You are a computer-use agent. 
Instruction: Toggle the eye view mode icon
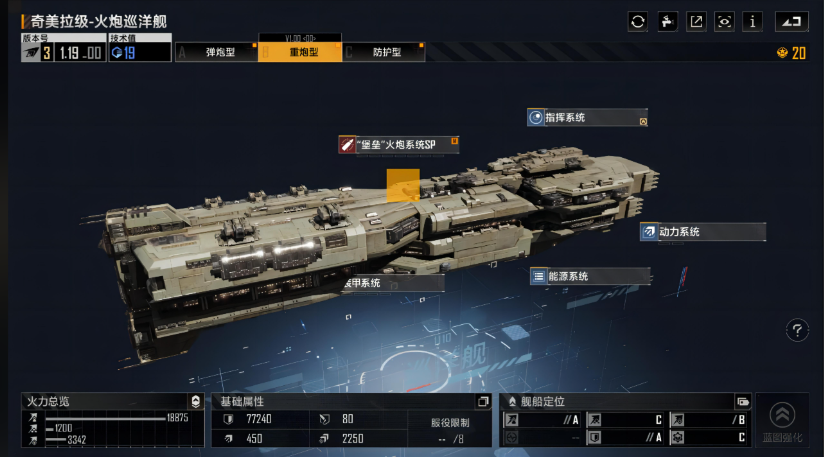(x=724, y=22)
